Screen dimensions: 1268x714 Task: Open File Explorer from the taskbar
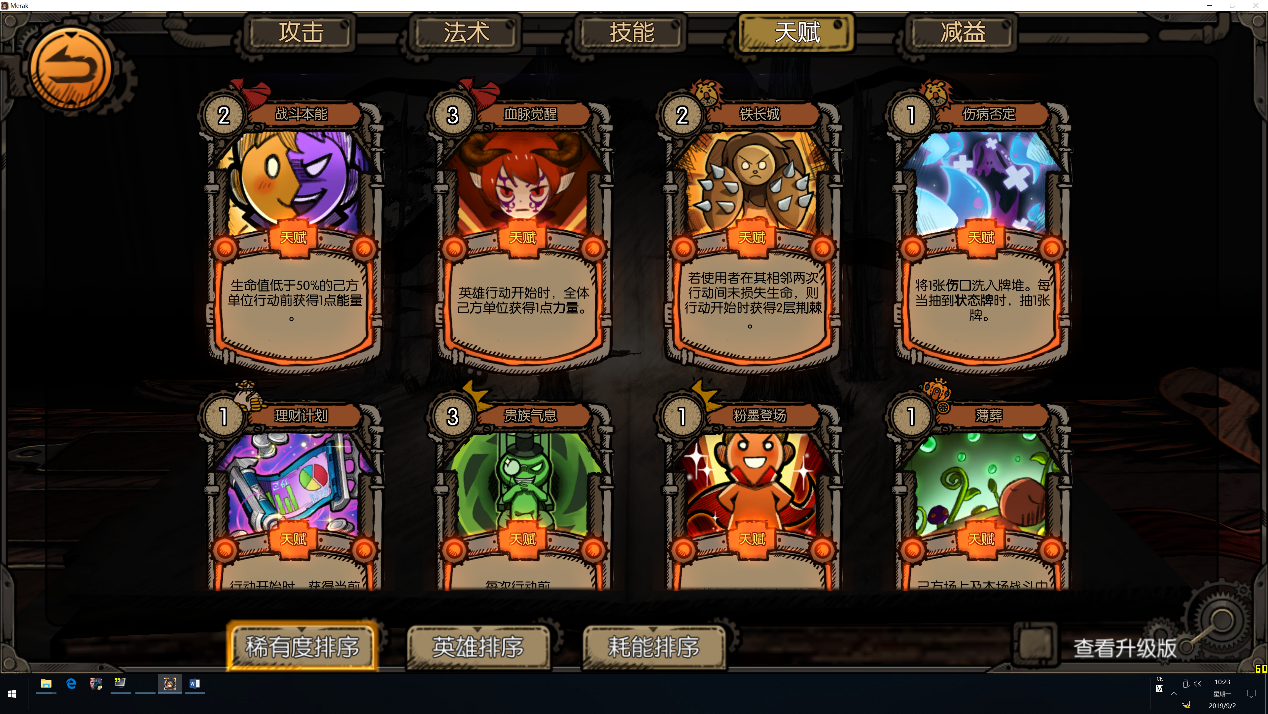[x=46, y=684]
